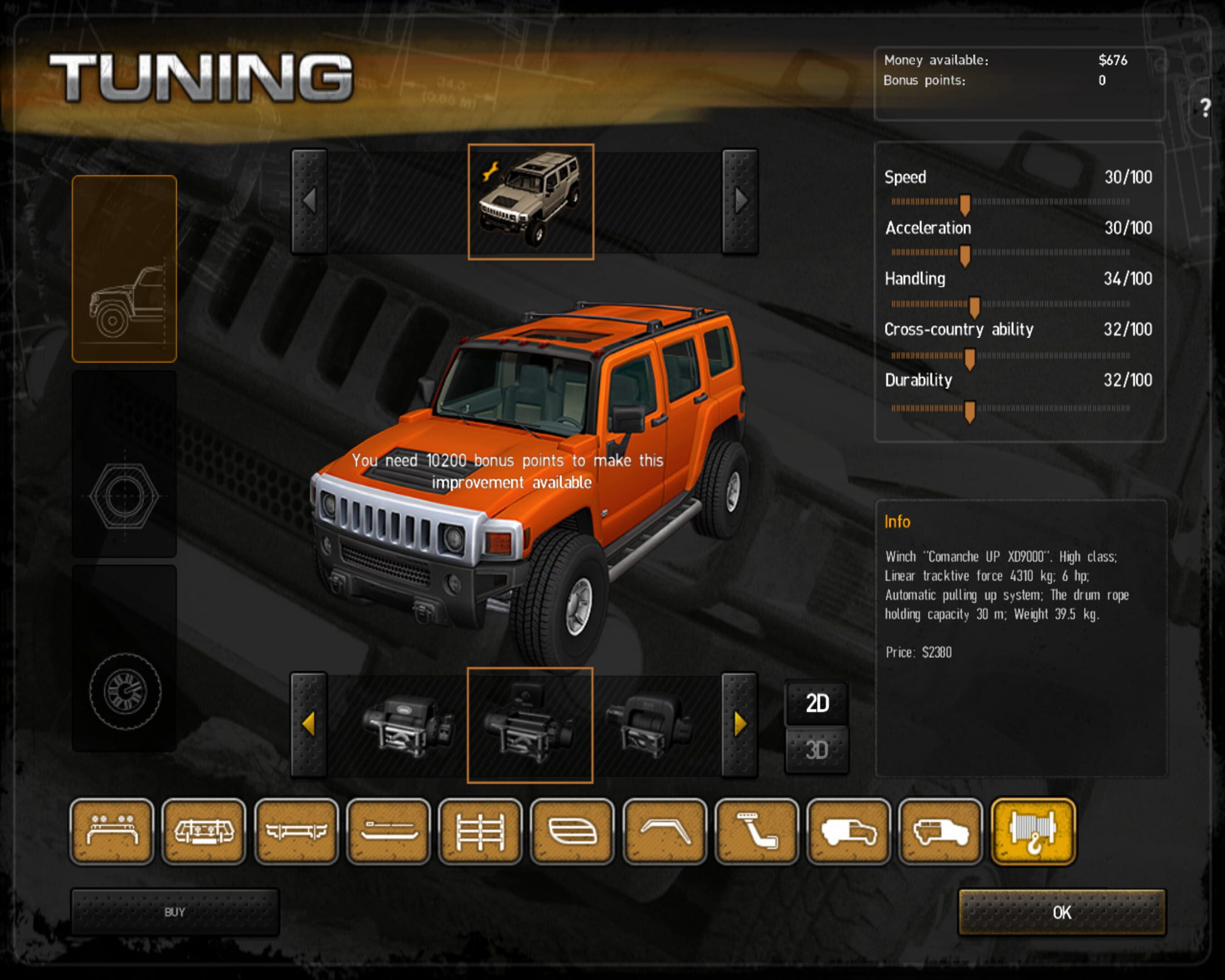1225x980 pixels.
Task: Select the winch category icon
Action: pyautogui.click(x=1033, y=832)
